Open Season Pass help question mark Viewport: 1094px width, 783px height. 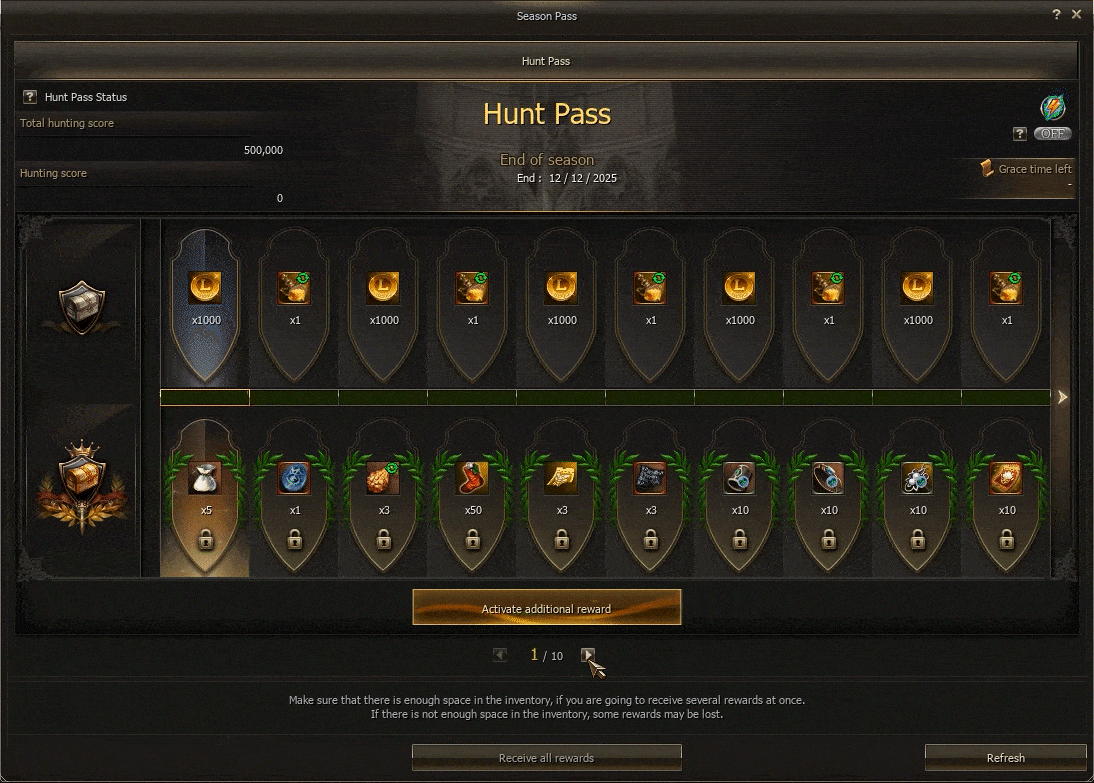pos(1057,15)
